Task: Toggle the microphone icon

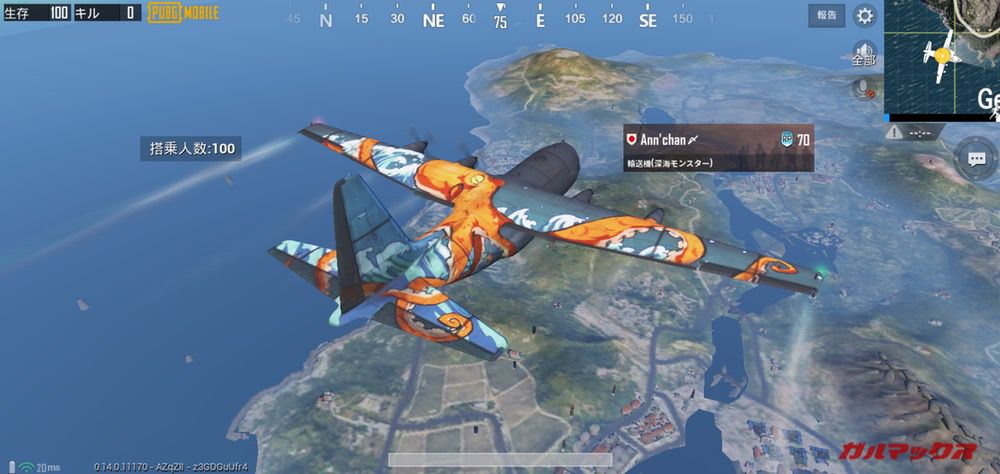Action: (862, 89)
